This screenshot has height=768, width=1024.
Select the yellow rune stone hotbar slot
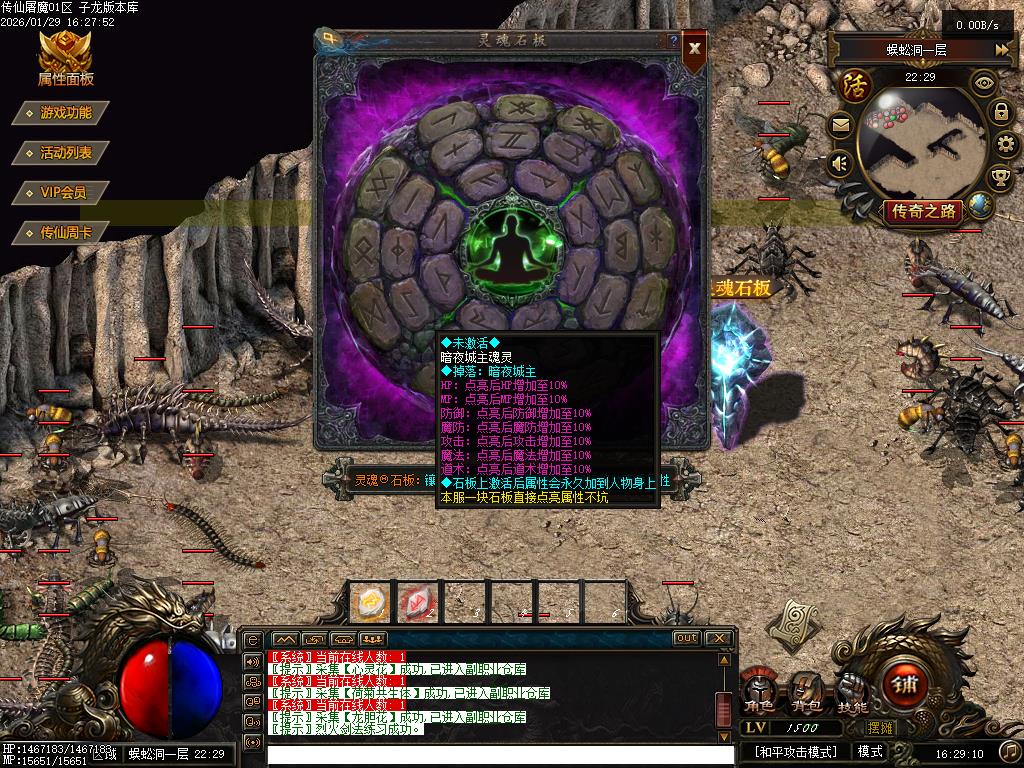tap(370, 603)
